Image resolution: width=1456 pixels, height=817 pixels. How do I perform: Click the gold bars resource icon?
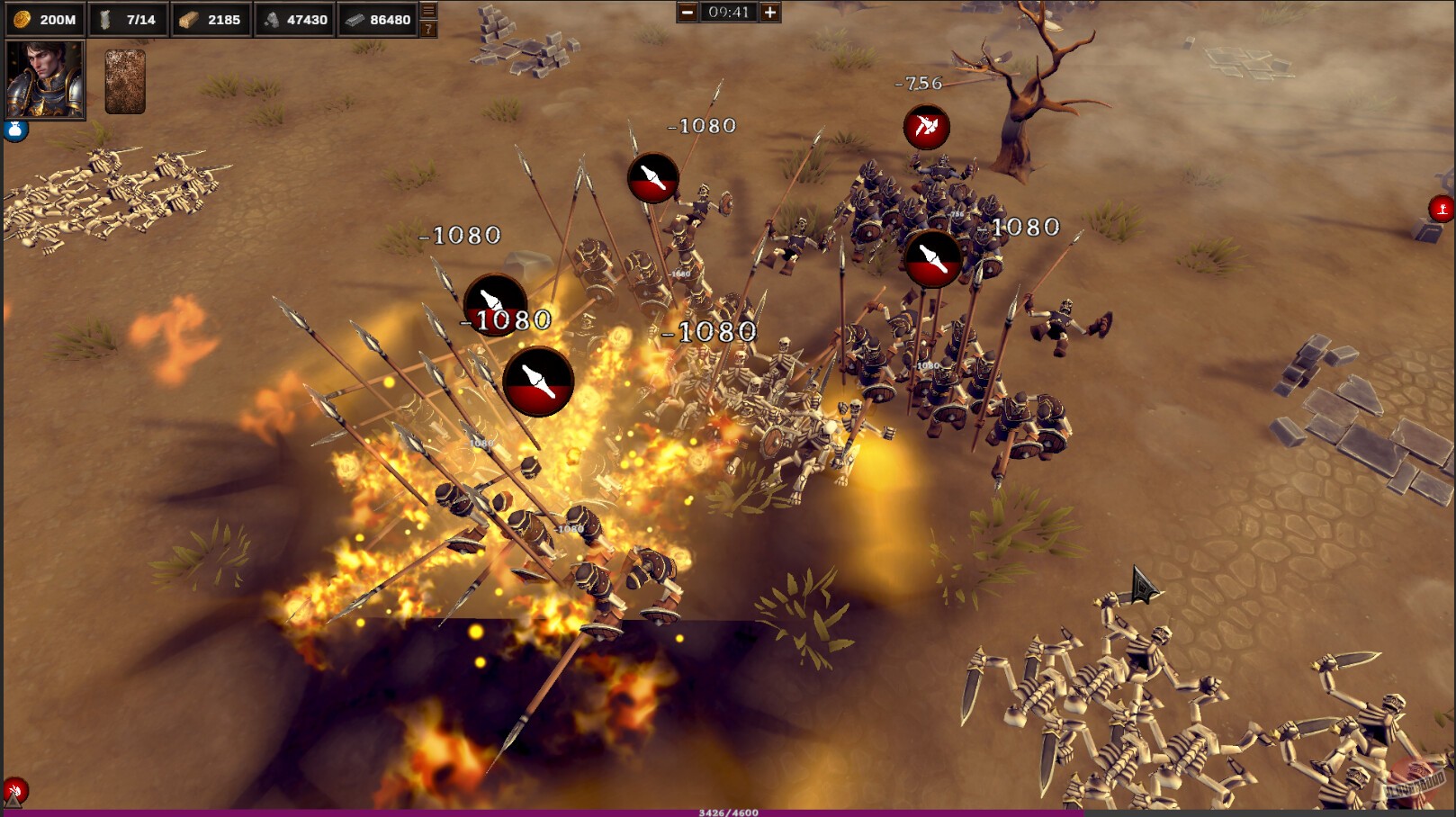tap(187, 18)
